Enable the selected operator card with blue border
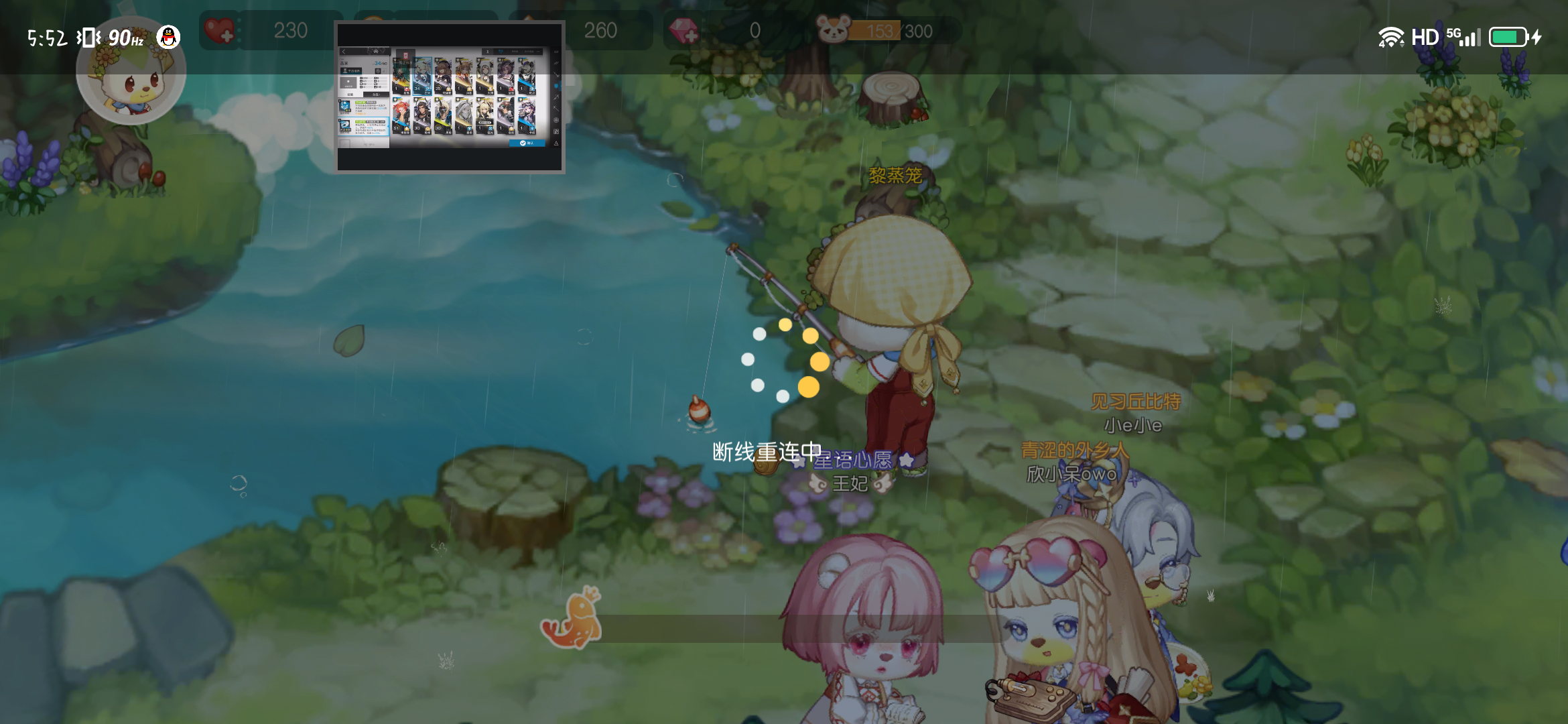Viewport: 1568px width, 724px height. tap(422, 77)
